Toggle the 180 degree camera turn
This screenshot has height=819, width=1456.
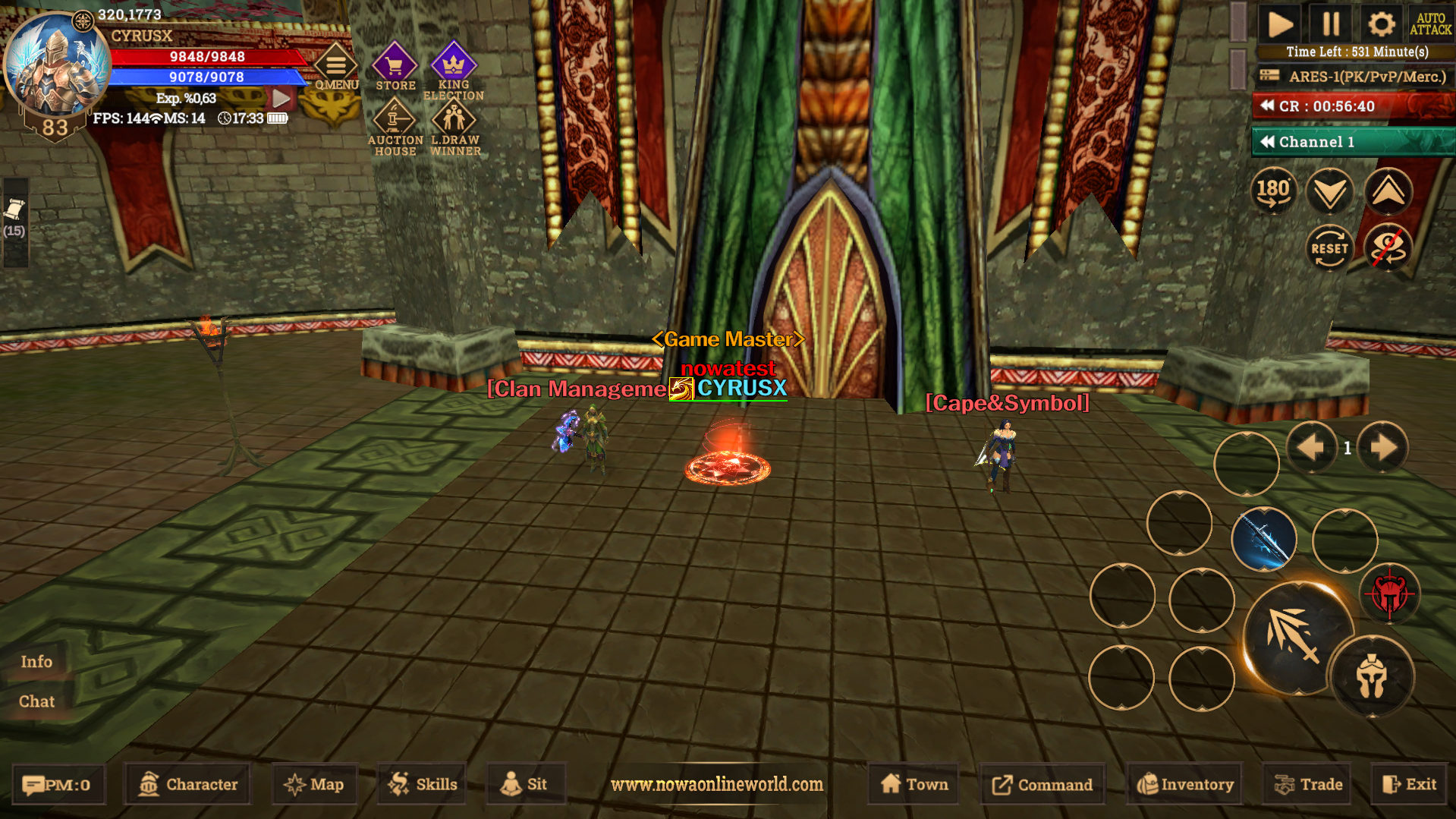coord(1273,191)
